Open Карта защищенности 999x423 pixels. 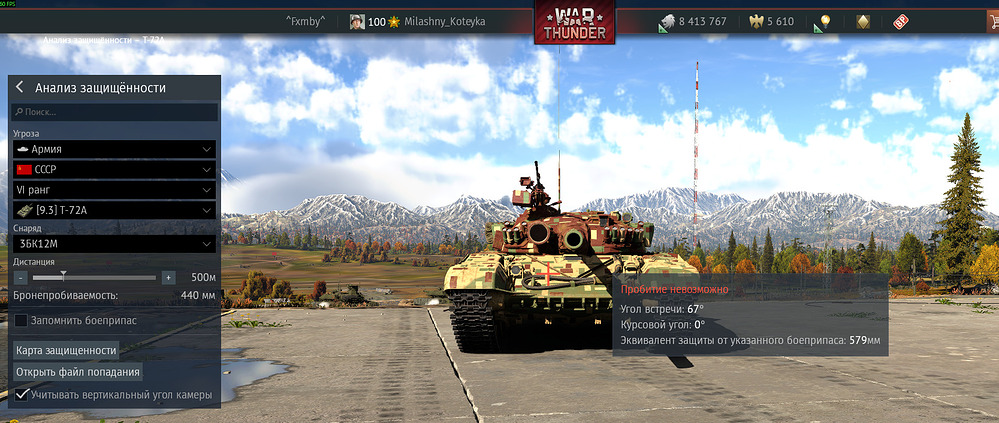click(x=66, y=350)
